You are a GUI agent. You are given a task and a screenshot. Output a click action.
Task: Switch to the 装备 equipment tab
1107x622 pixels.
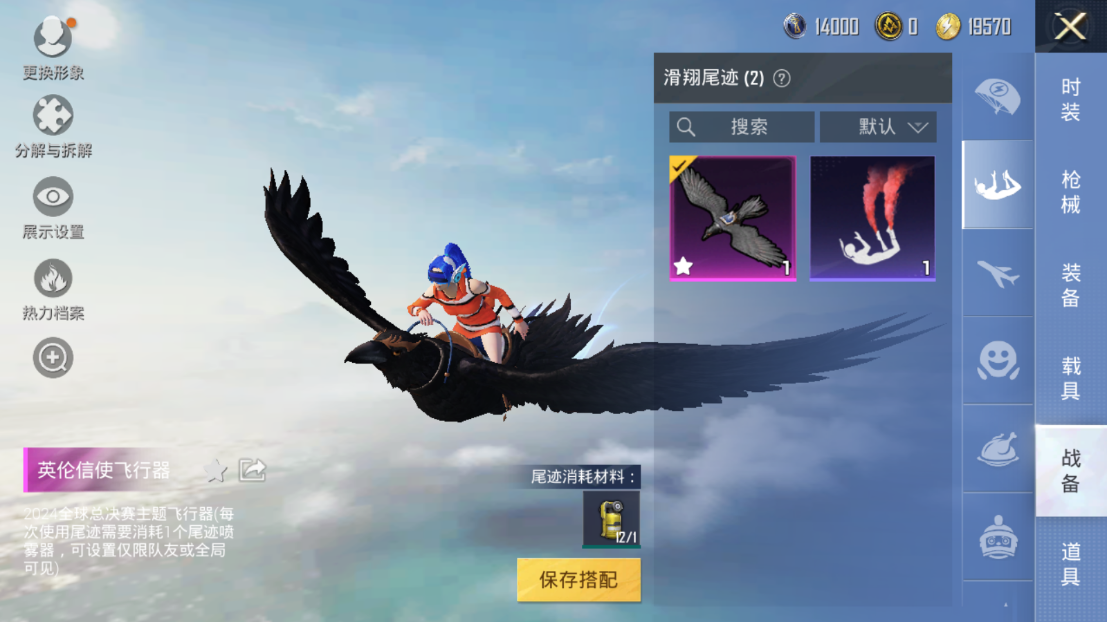point(1070,284)
